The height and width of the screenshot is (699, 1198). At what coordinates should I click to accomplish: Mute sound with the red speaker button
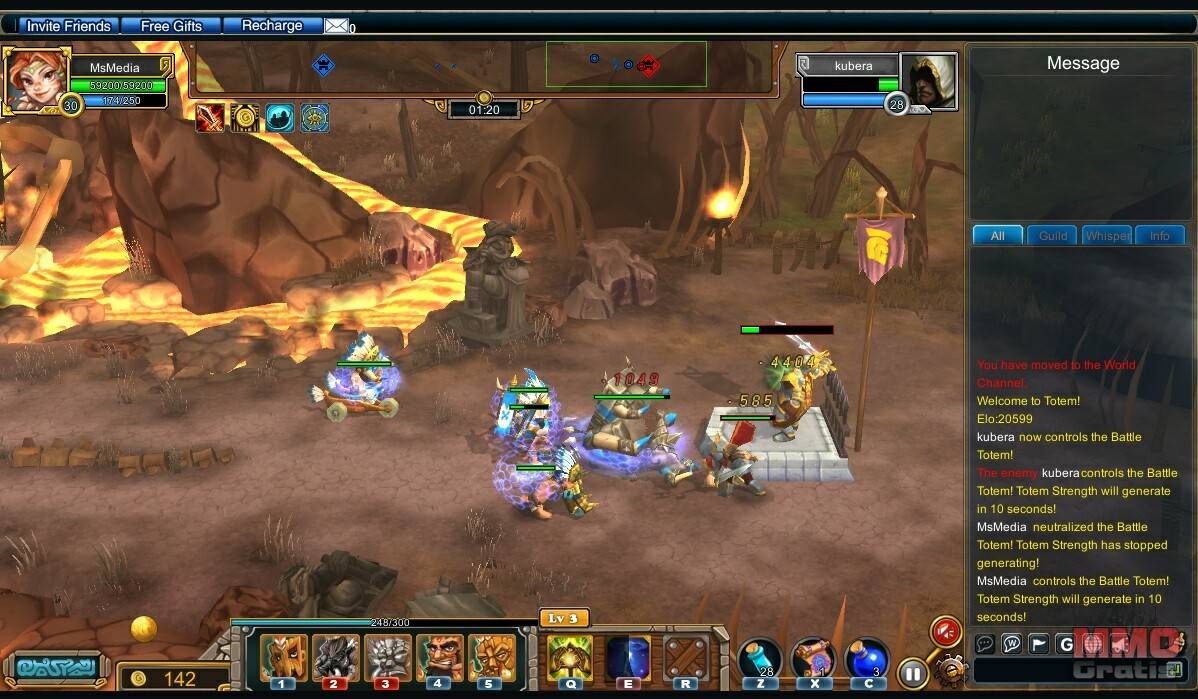pos(945,631)
